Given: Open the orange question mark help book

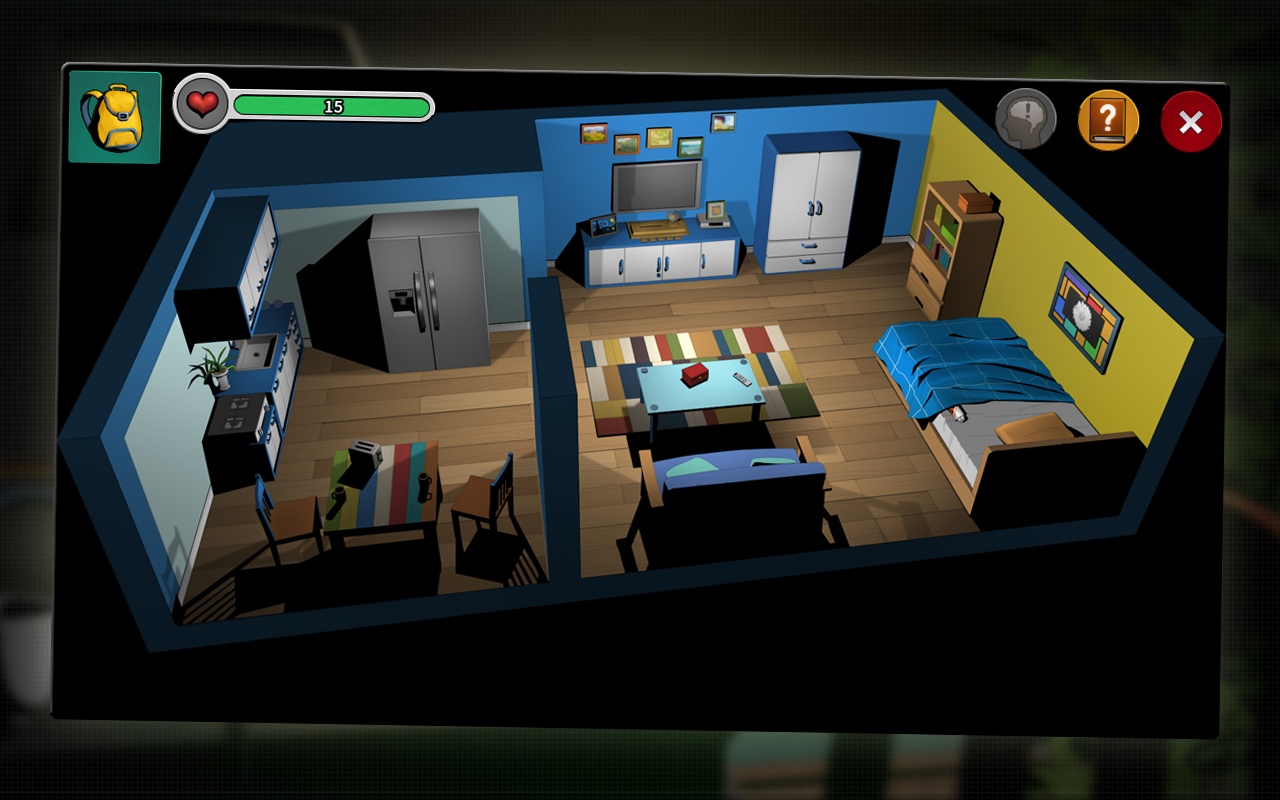Looking at the screenshot, I should 1108,121.
